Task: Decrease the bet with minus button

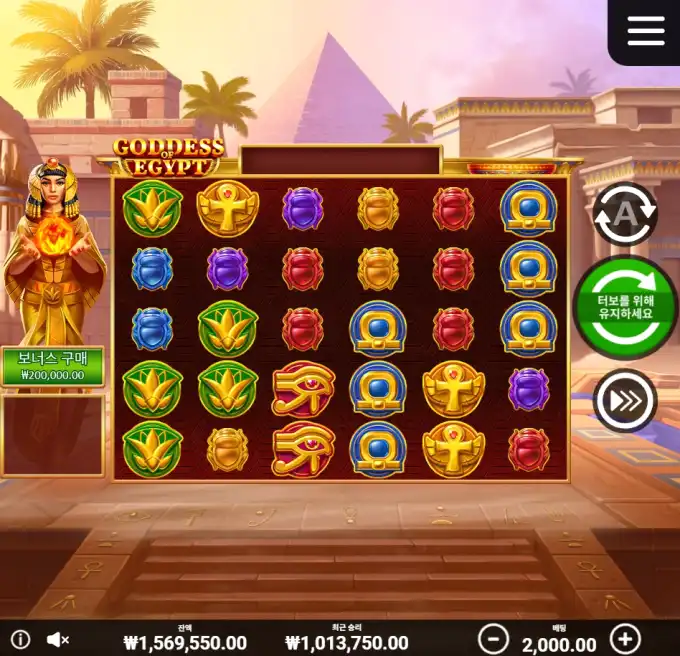Action: (x=492, y=638)
